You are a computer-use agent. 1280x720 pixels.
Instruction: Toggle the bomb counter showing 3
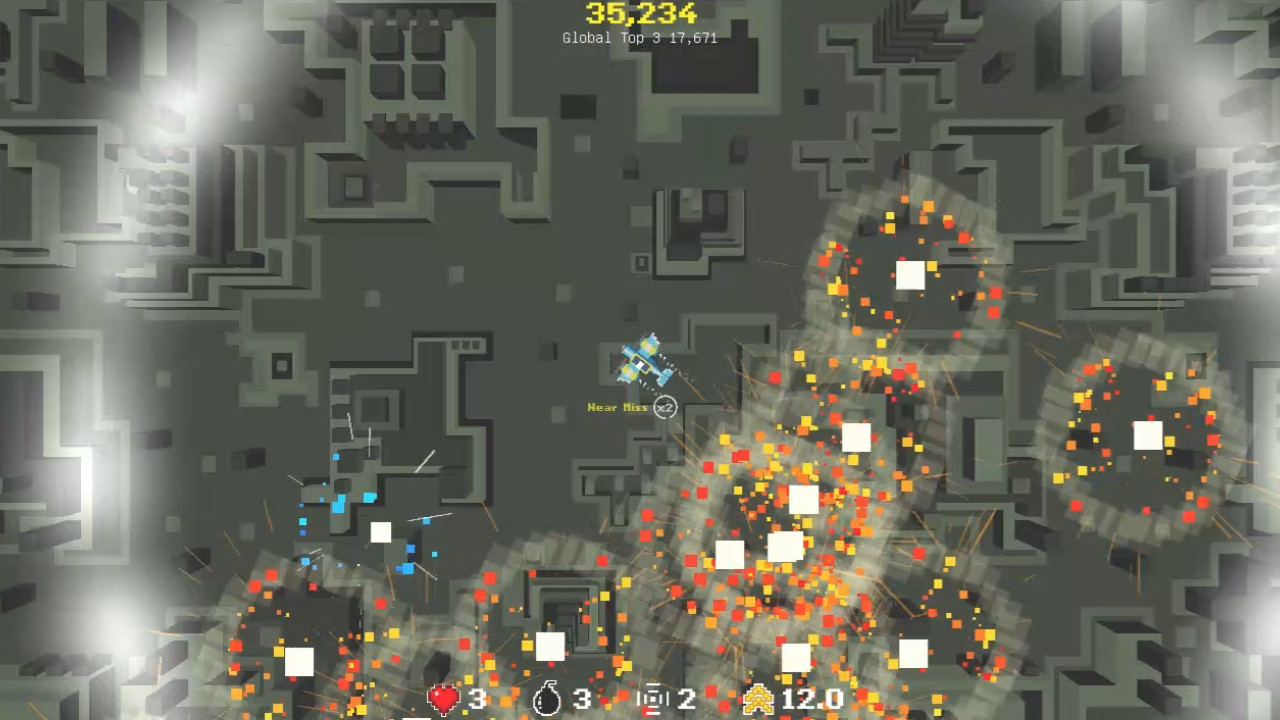[581, 700]
